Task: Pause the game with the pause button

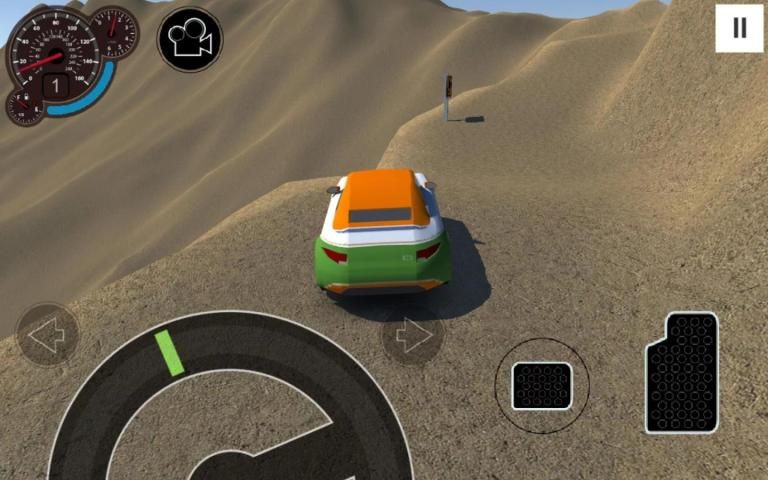Action: pos(739,28)
